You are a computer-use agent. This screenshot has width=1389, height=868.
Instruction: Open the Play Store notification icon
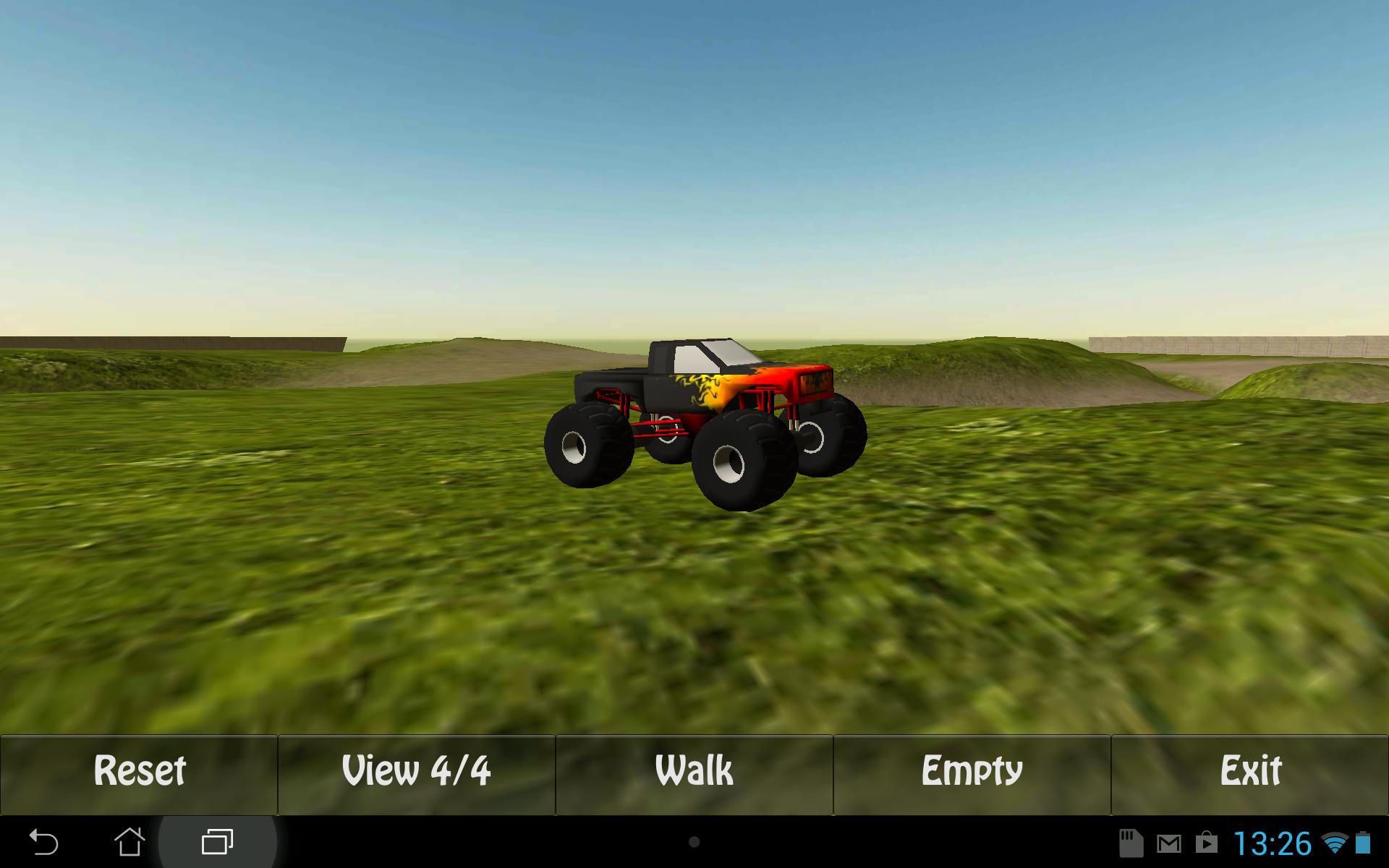point(1207,843)
